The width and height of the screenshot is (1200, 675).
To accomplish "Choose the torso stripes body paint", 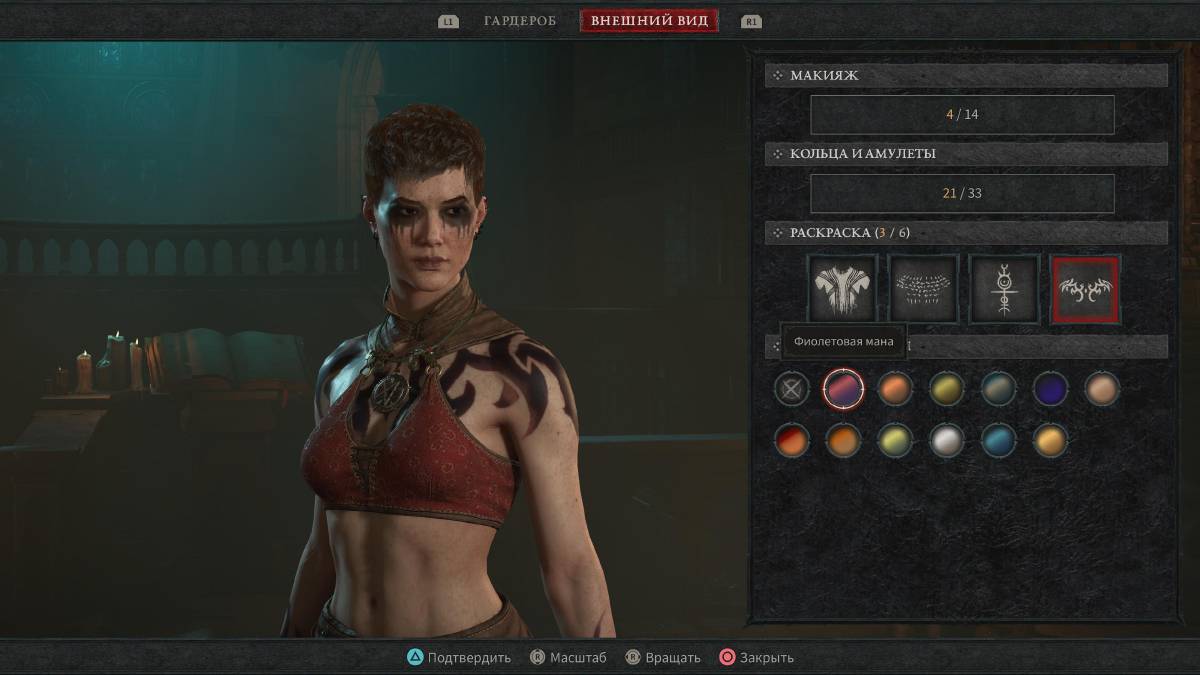I will (x=842, y=289).
